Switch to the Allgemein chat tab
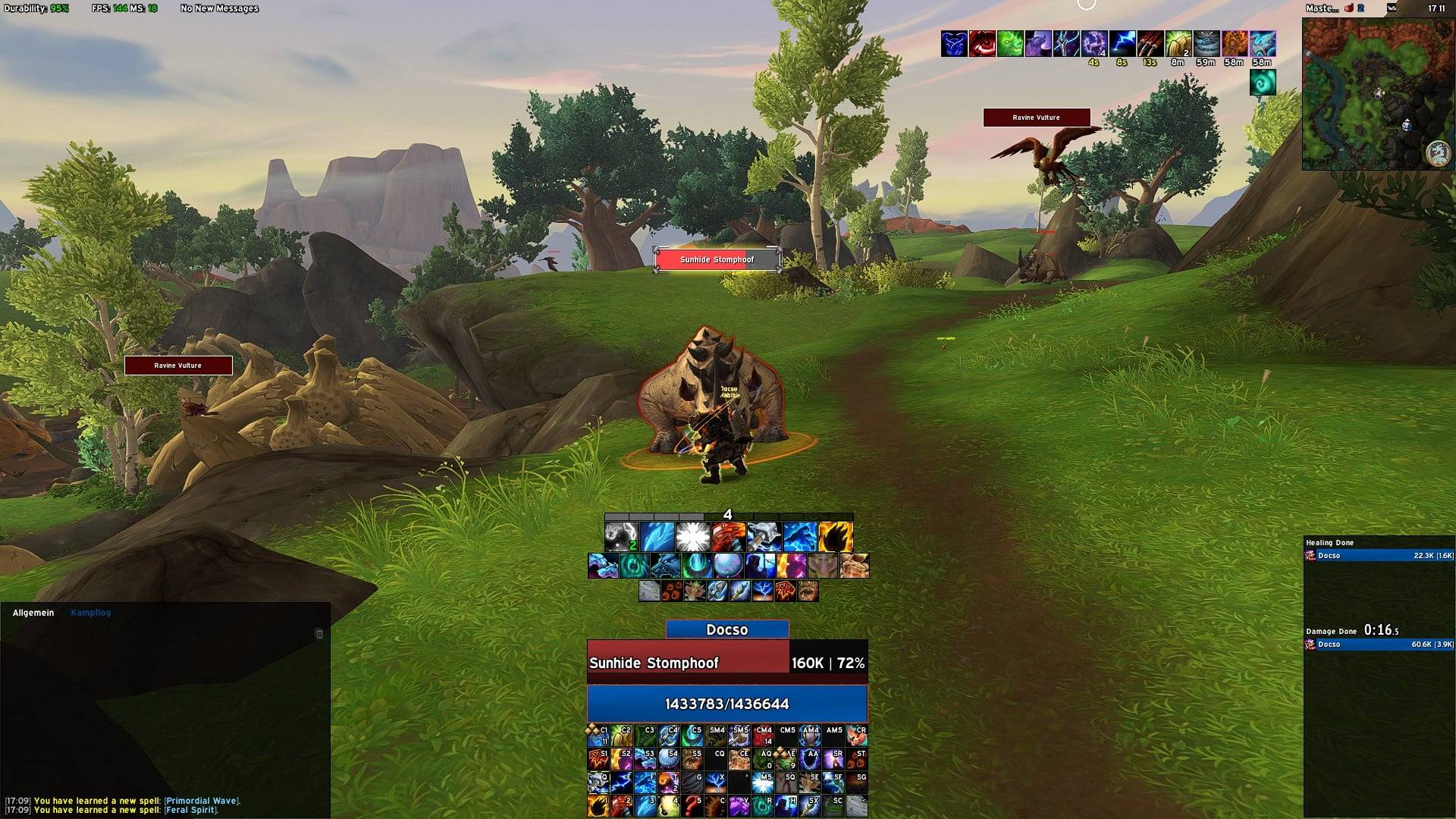Image resolution: width=1456 pixels, height=819 pixels. point(32,613)
